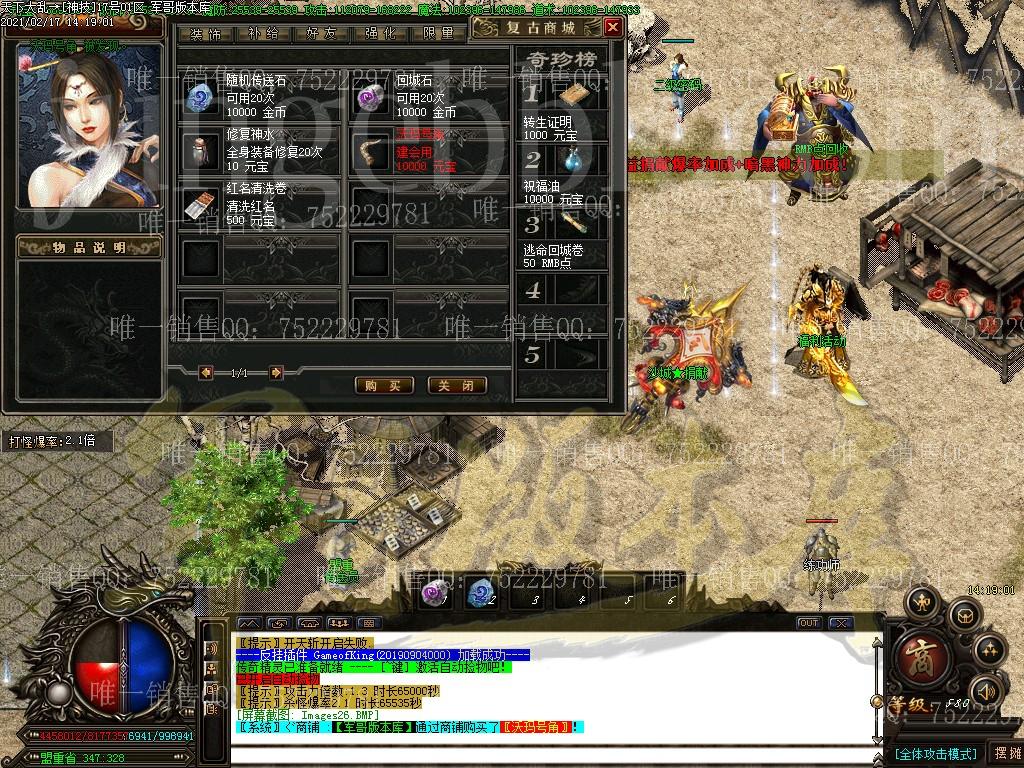Click the 摆摊 stall button
Image resolution: width=1024 pixels, height=768 pixels.
(x=1006, y=752)
